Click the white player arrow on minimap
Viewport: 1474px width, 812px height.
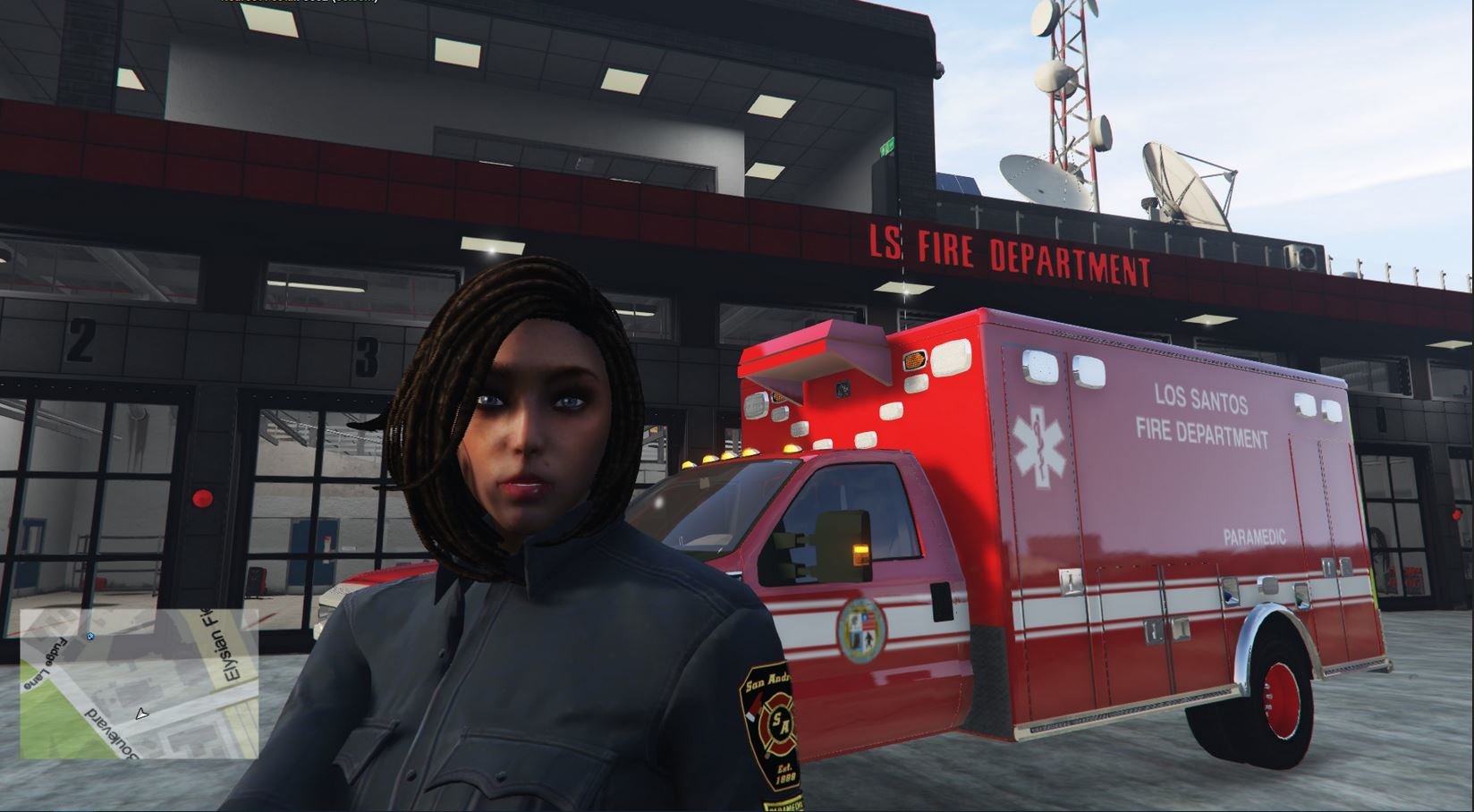140,714
